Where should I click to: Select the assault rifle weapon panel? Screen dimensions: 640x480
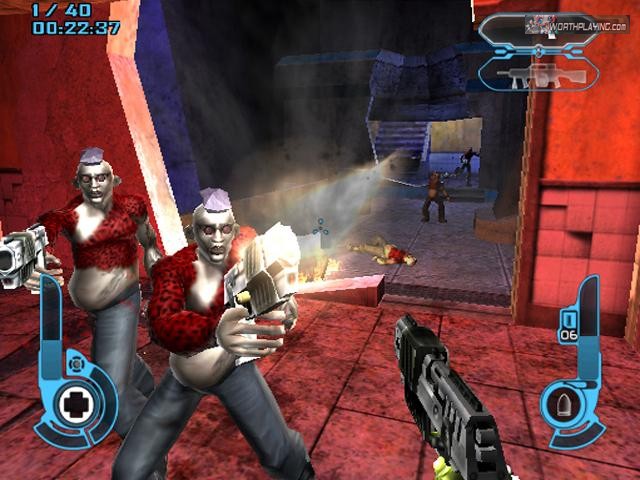point(539,74)
